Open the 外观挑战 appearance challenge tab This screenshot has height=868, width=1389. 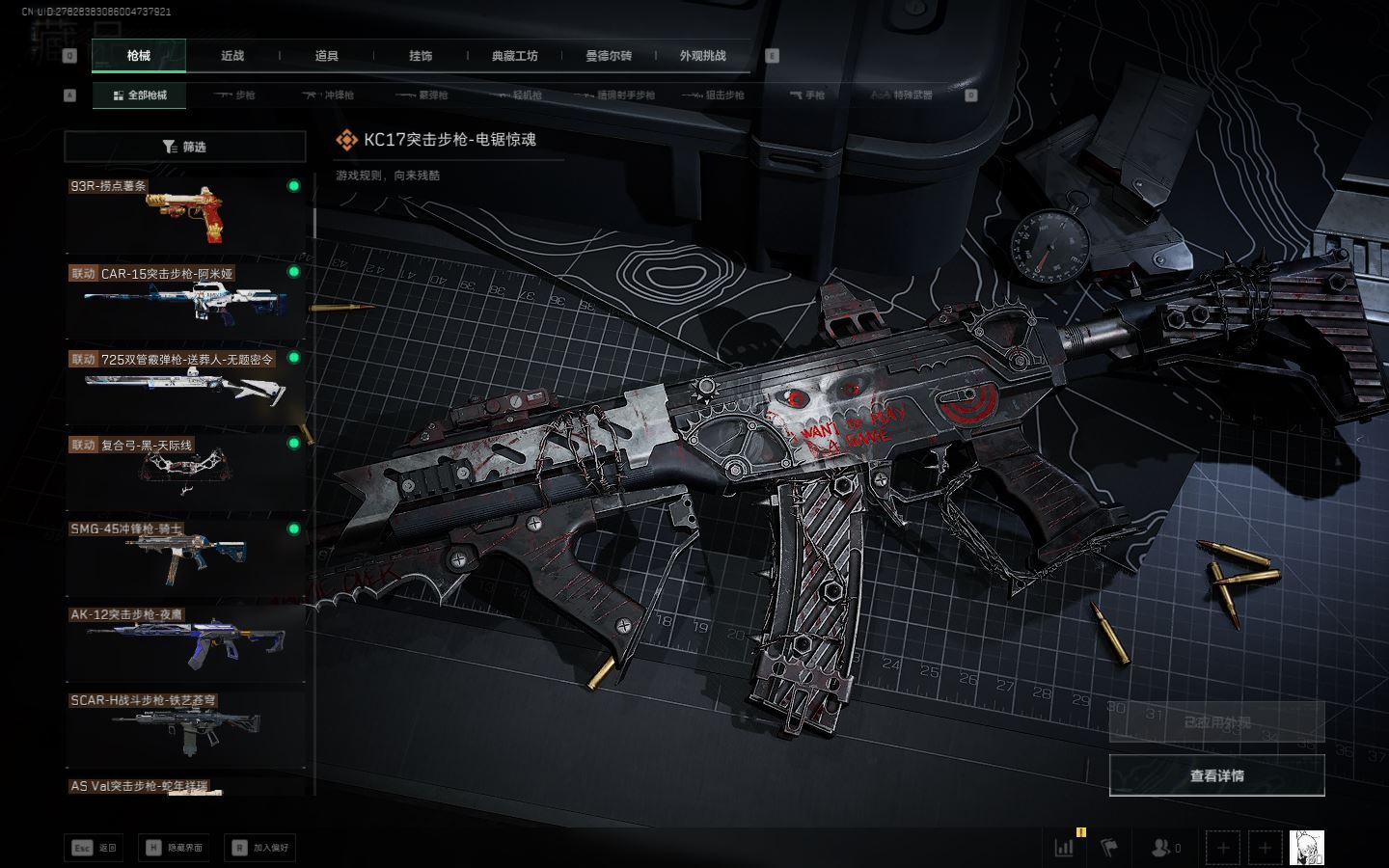pos(702,56)
